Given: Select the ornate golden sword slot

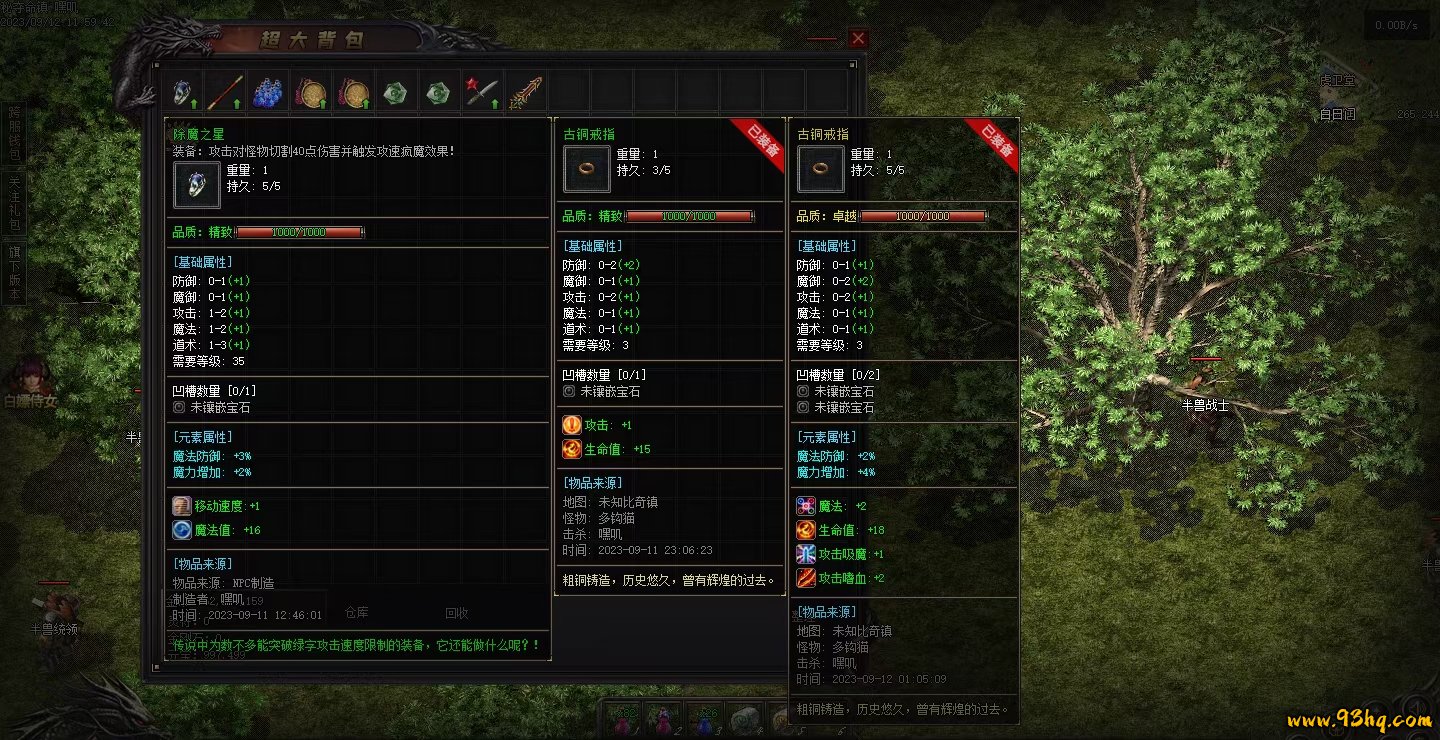Looking at the screenshot, I should click(x=525, y=92).
